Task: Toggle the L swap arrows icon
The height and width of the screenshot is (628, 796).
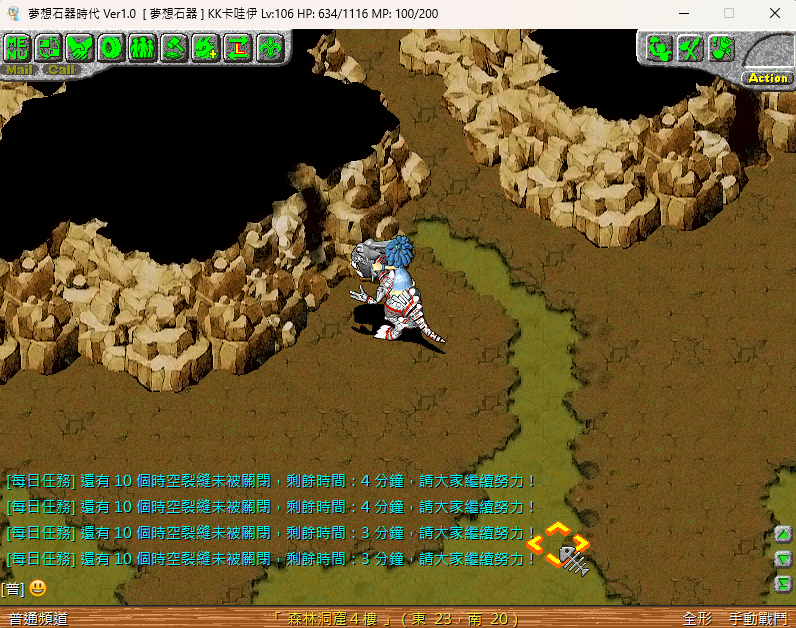Action: point(238,47)
